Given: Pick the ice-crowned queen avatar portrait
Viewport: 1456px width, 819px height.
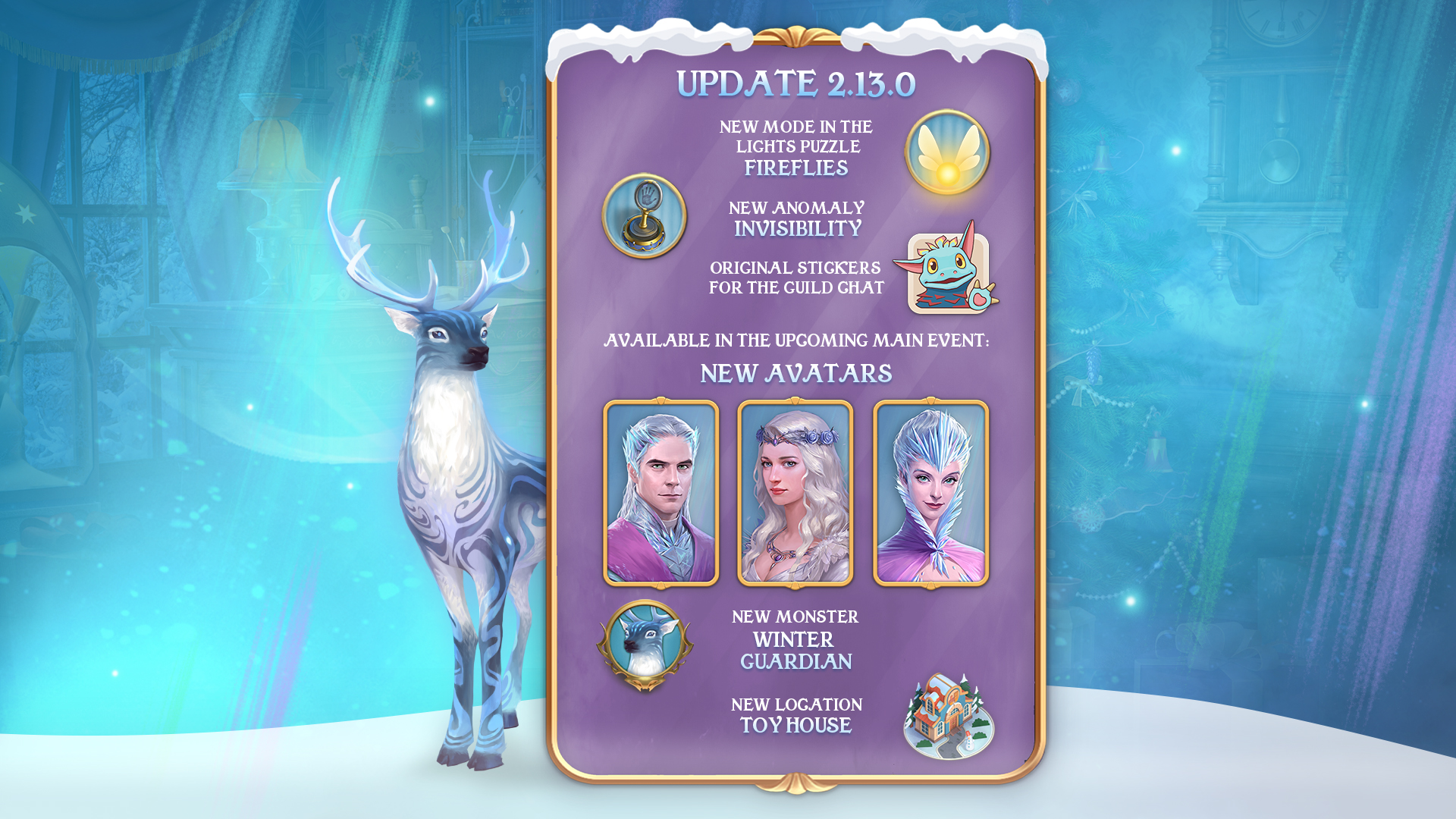Looking at the screenshot, I should point(930,493).
